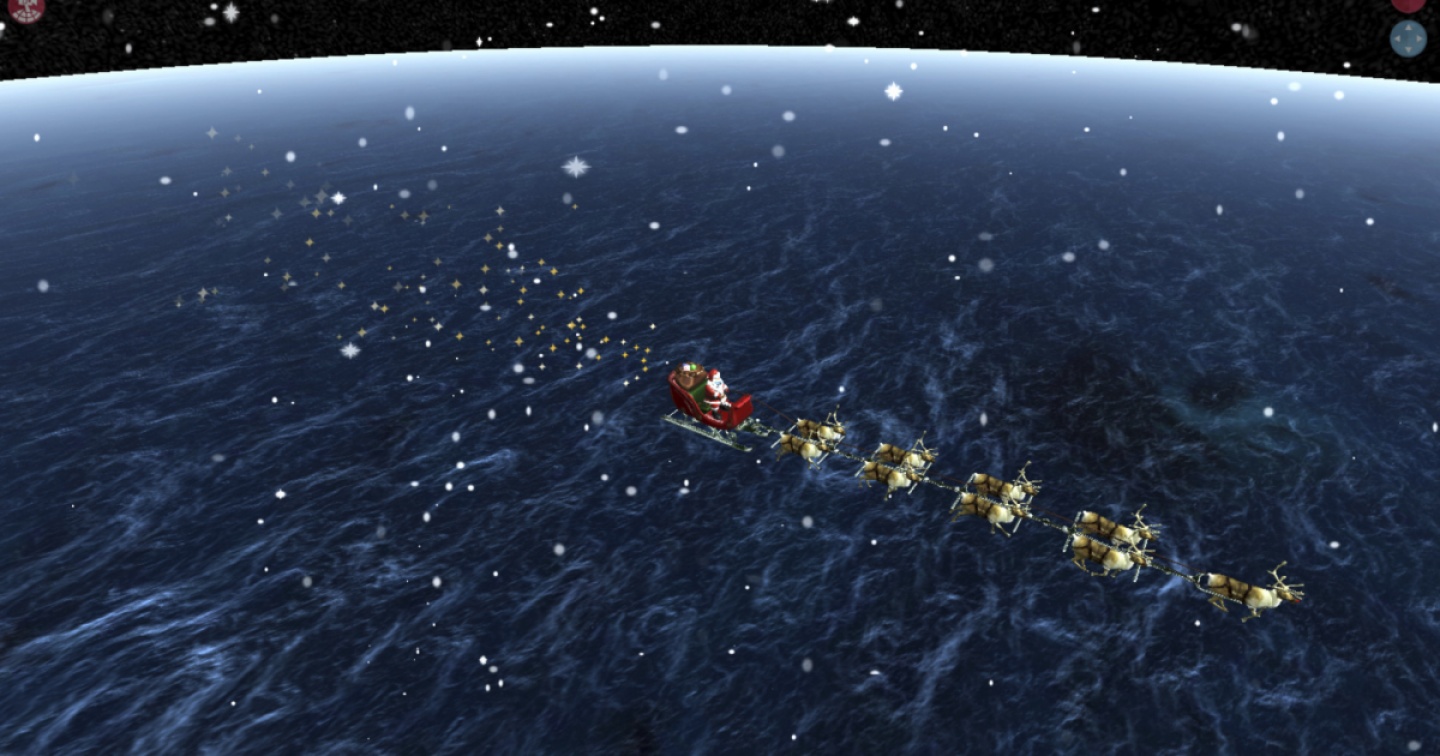Open the red globe emblem button
Viewport: 1440px width, 756px height.
click(27, 8)
